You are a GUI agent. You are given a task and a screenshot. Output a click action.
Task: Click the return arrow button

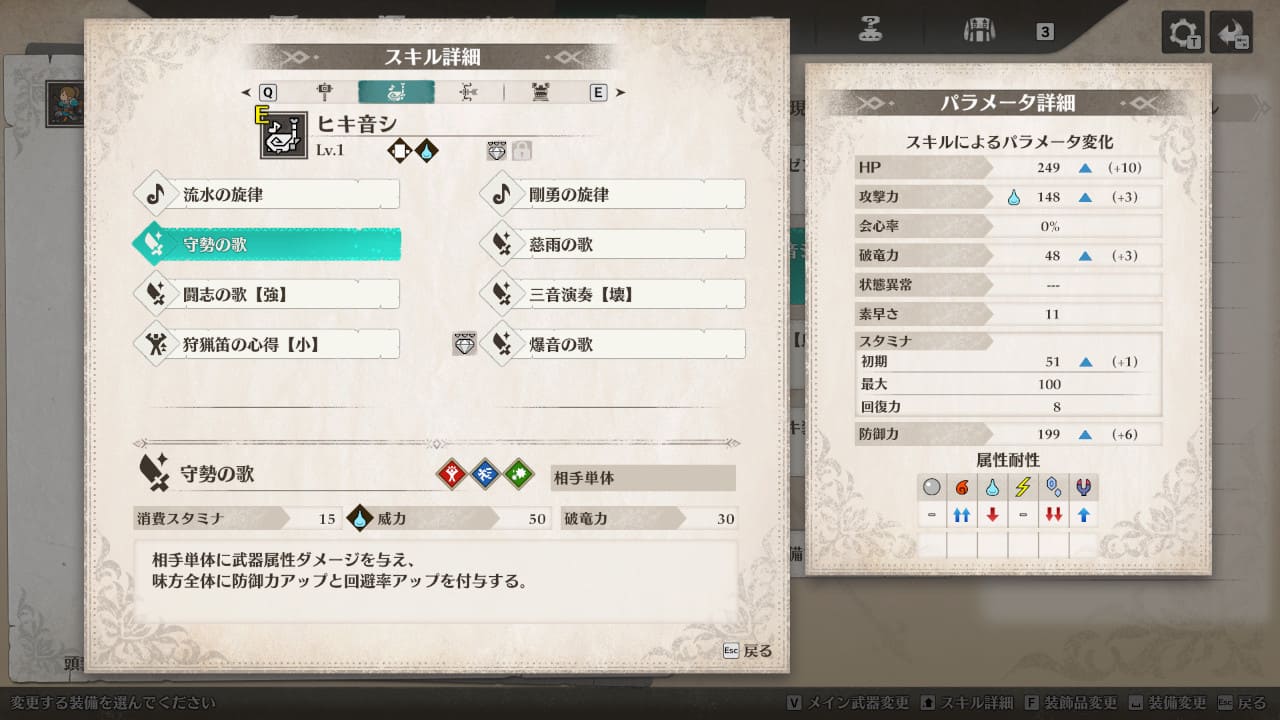pos(1230,32)
